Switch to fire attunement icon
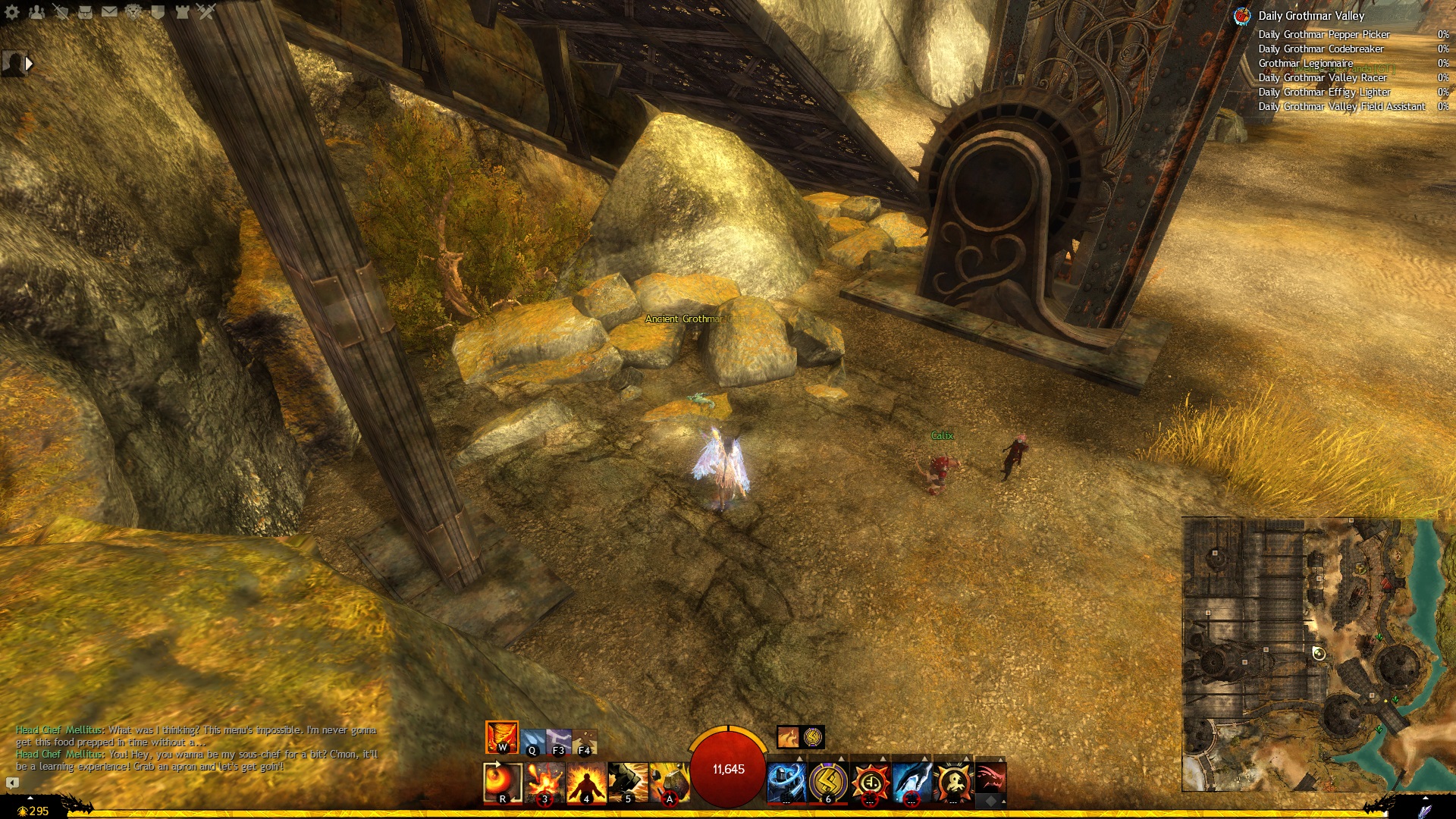Viewport: 1456px width, 819px height. coord(501,737)
